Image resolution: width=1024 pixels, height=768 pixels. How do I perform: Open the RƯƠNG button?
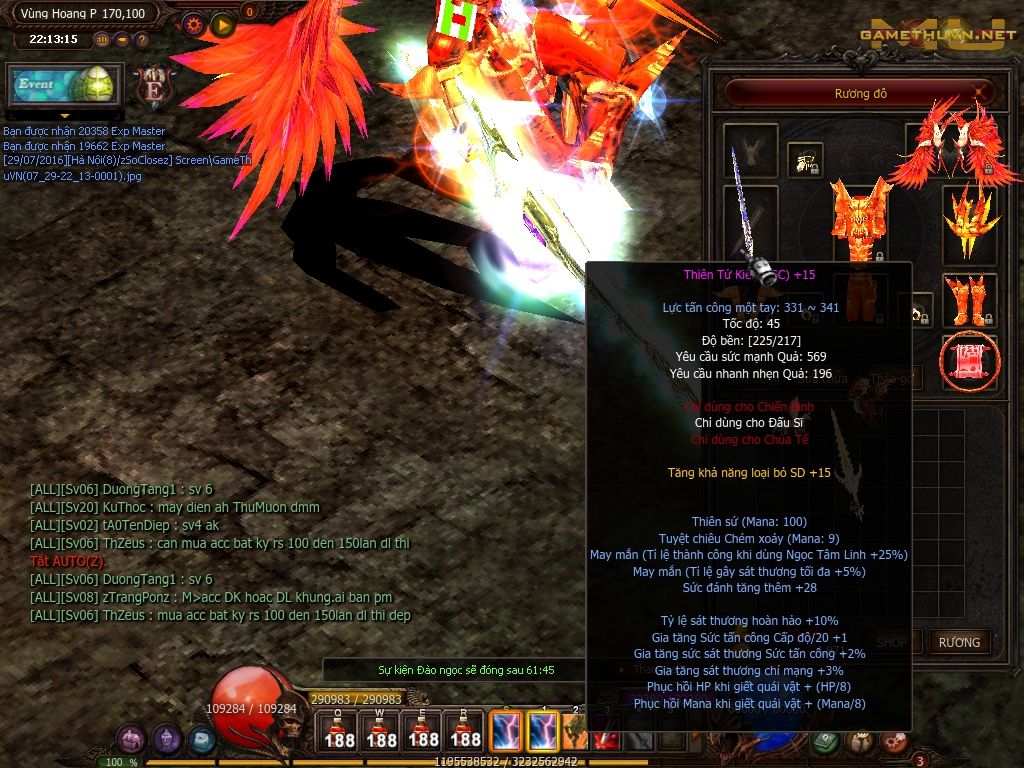[958, 642]
